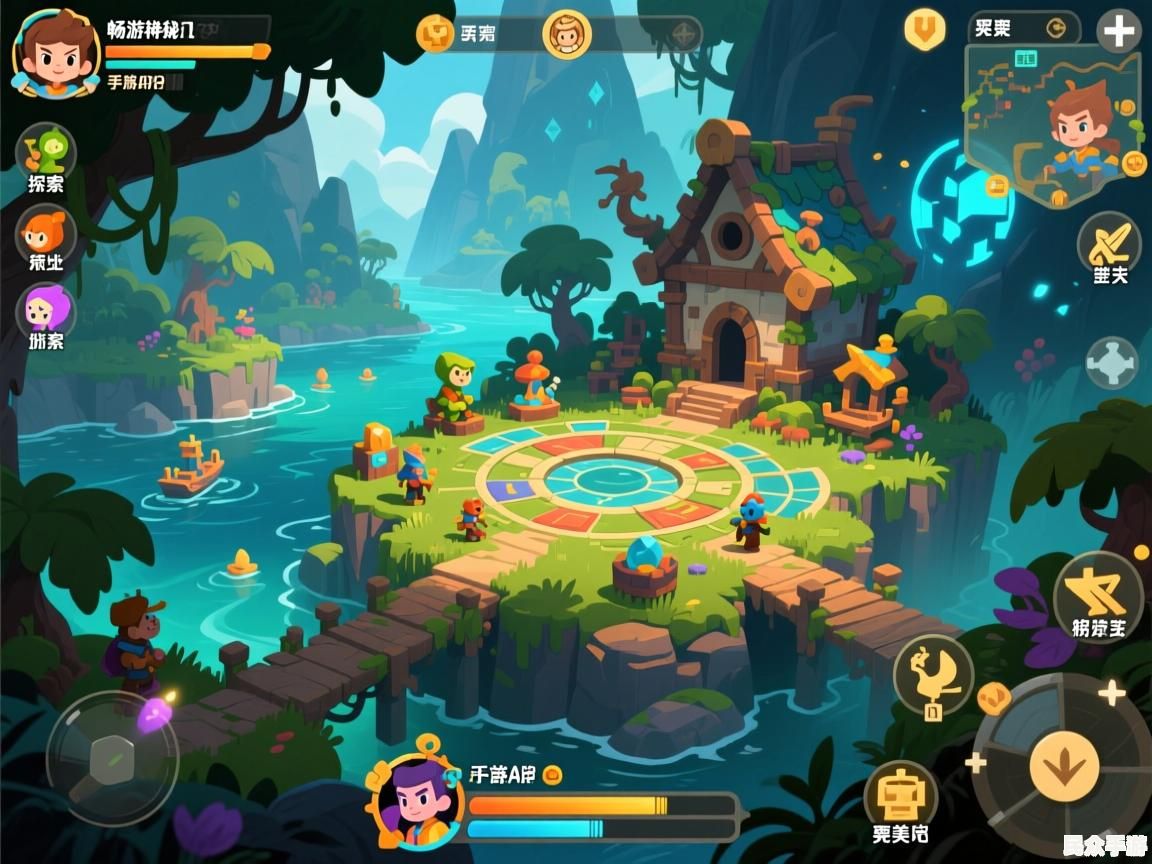Screen dimensions: 1152x864
Task: Activate the golden rooster skill button
Action: [x=933, y=675]
